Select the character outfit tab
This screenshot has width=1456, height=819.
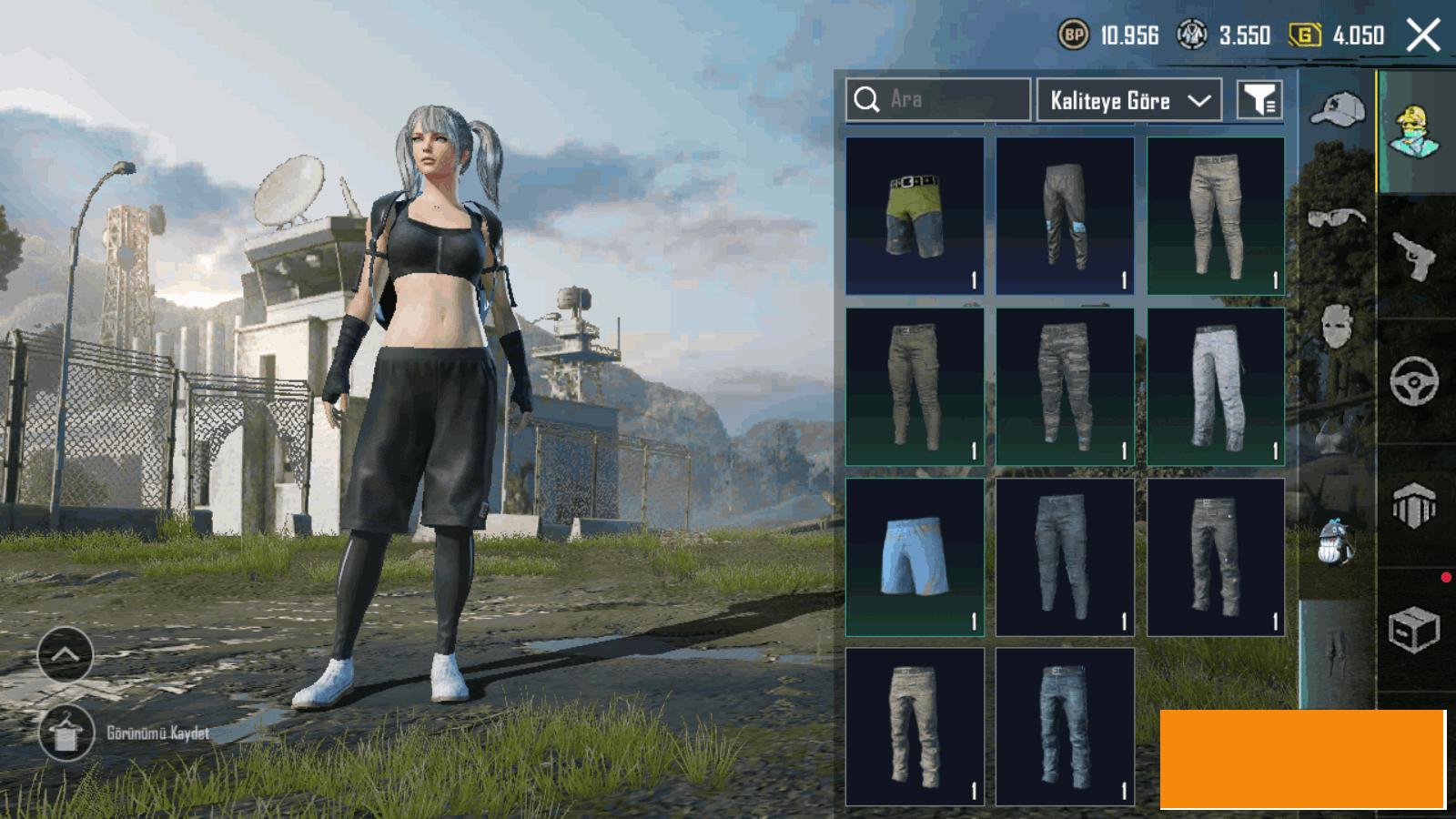[x=1415, y=132]
